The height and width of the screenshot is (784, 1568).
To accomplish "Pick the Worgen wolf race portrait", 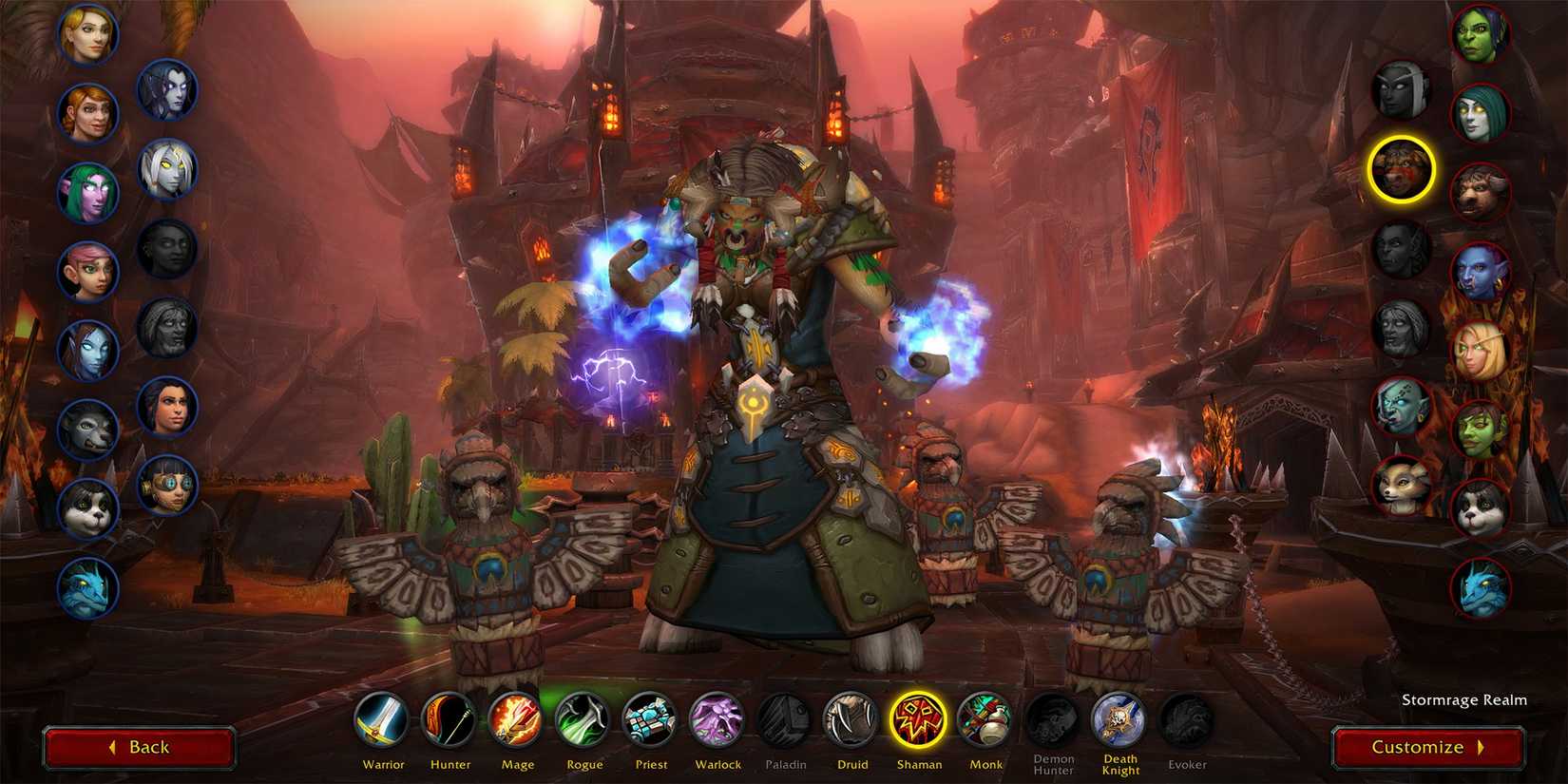I will coord(88,429).
